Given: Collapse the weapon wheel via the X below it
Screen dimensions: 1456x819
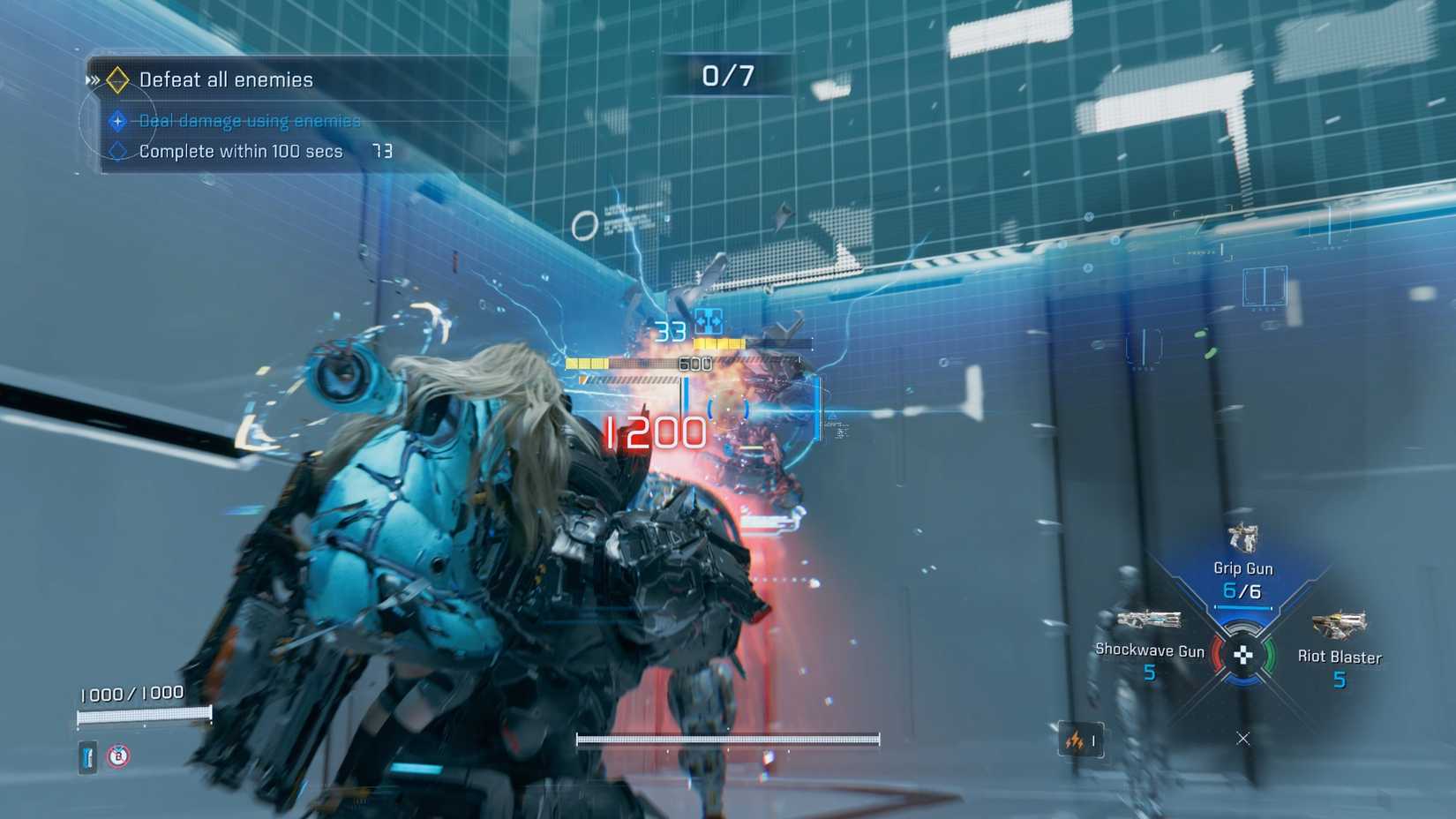Looking at the screenshot, I should click(1243, 738).
